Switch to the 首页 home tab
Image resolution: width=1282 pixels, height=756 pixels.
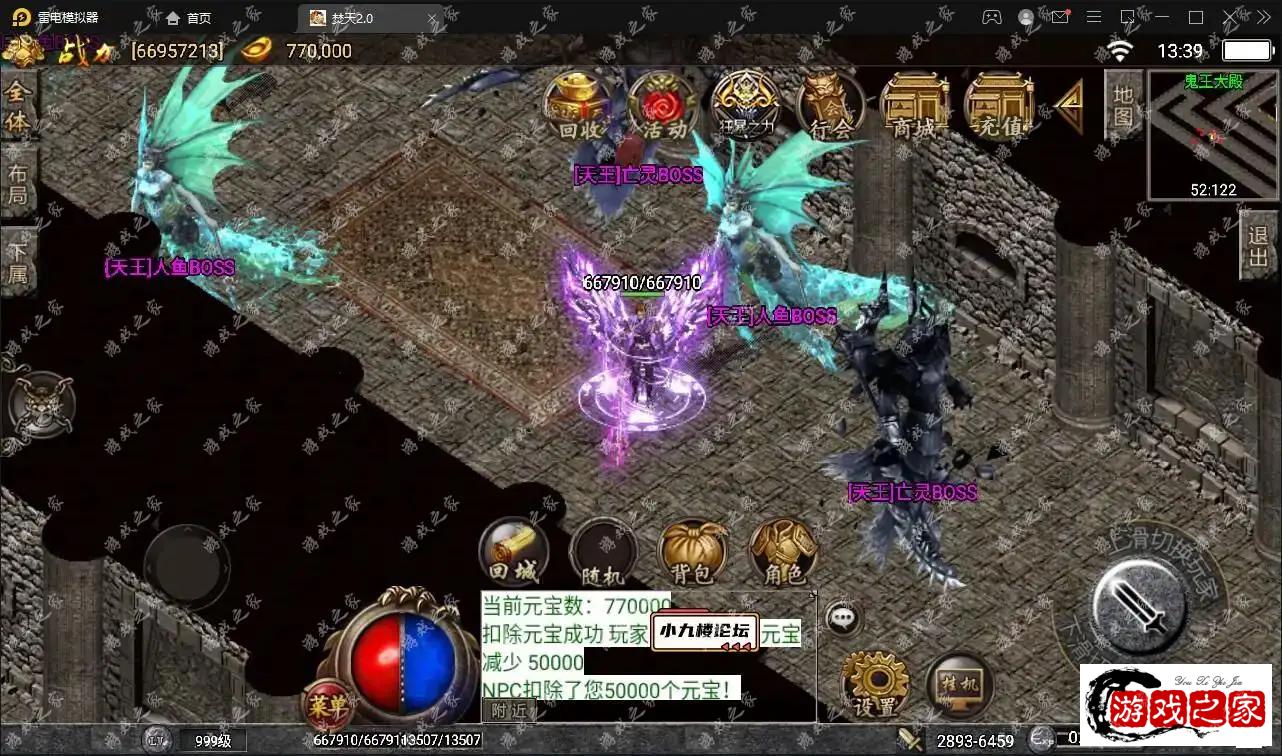pos(189,18)
